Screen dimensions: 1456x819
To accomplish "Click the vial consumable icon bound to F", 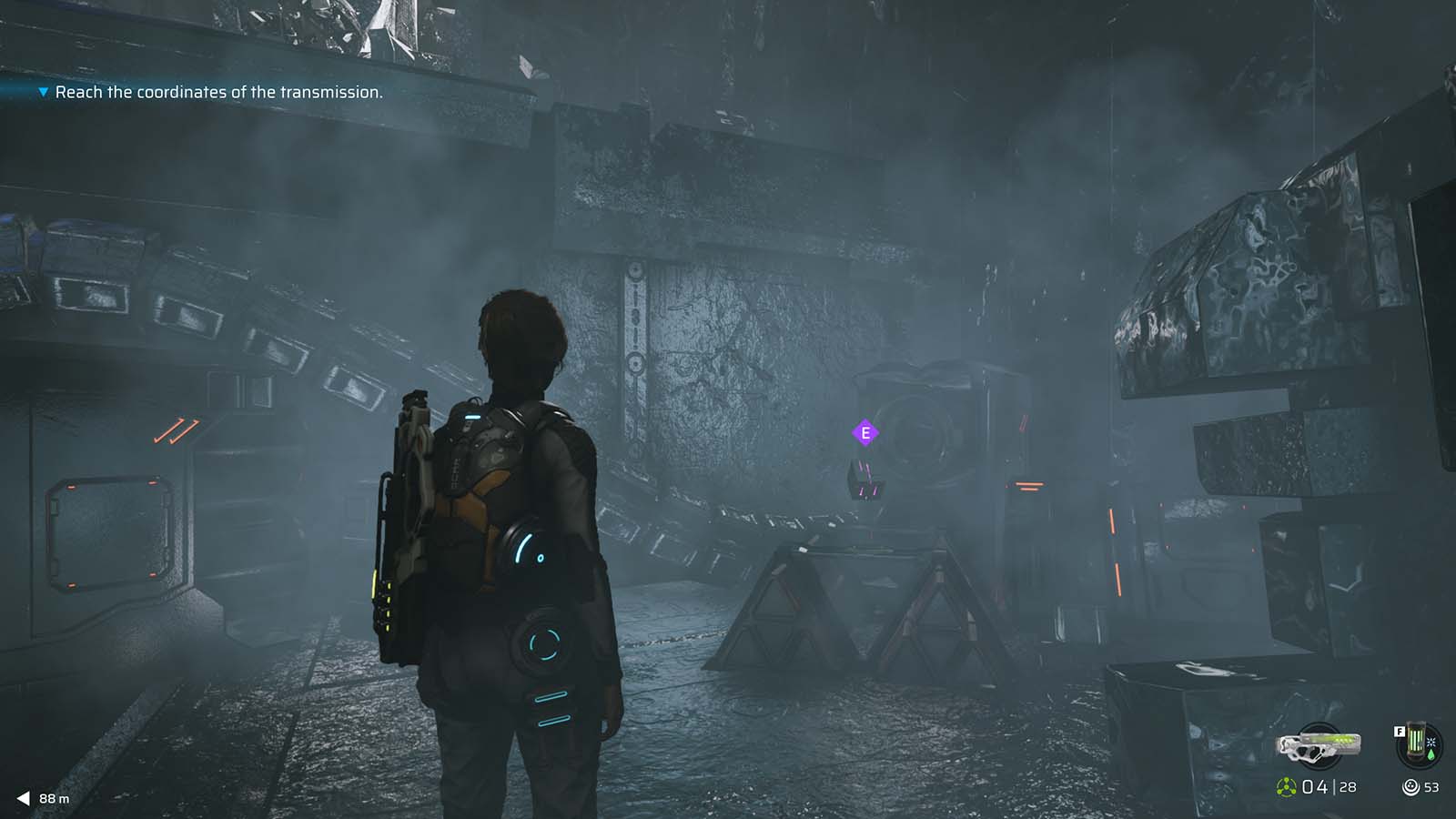I will point(1417,740).
